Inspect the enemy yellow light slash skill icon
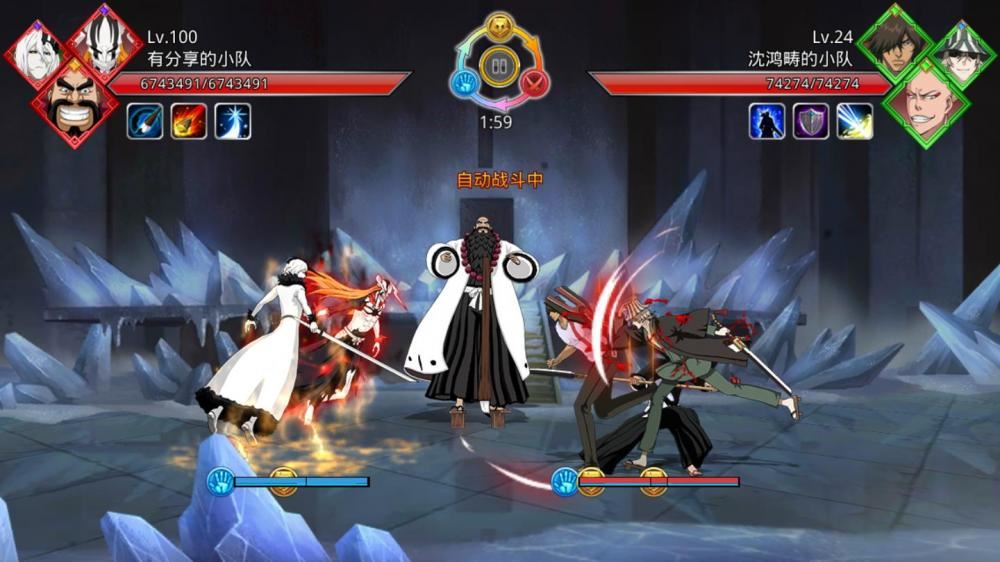 pyautogui.click(x=854, y=121)
